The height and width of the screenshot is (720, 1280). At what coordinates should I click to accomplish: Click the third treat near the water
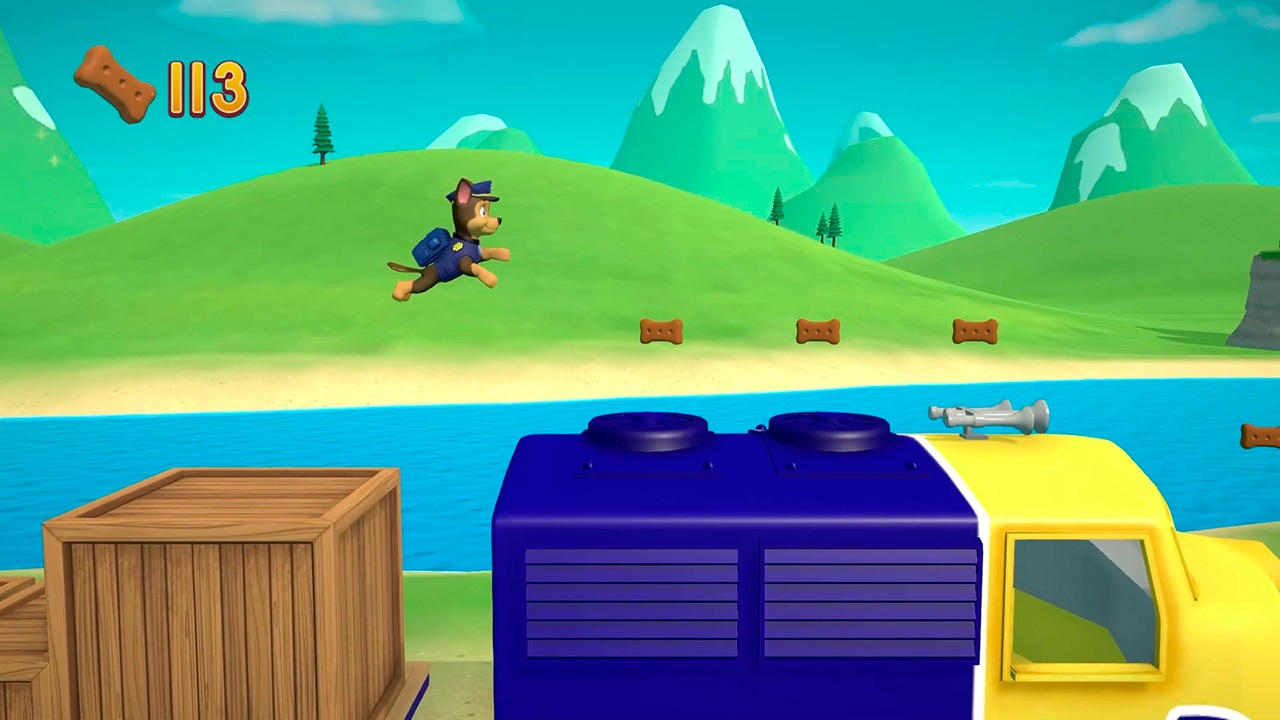click(x=975, y=330)
